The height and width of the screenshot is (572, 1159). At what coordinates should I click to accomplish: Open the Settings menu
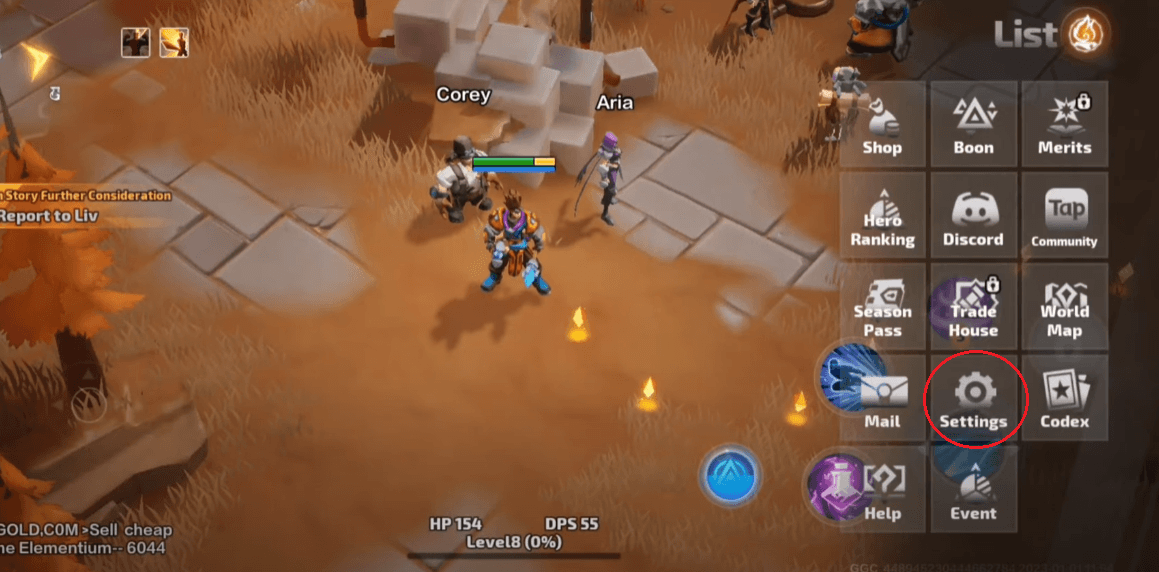[x=973, y=399]
